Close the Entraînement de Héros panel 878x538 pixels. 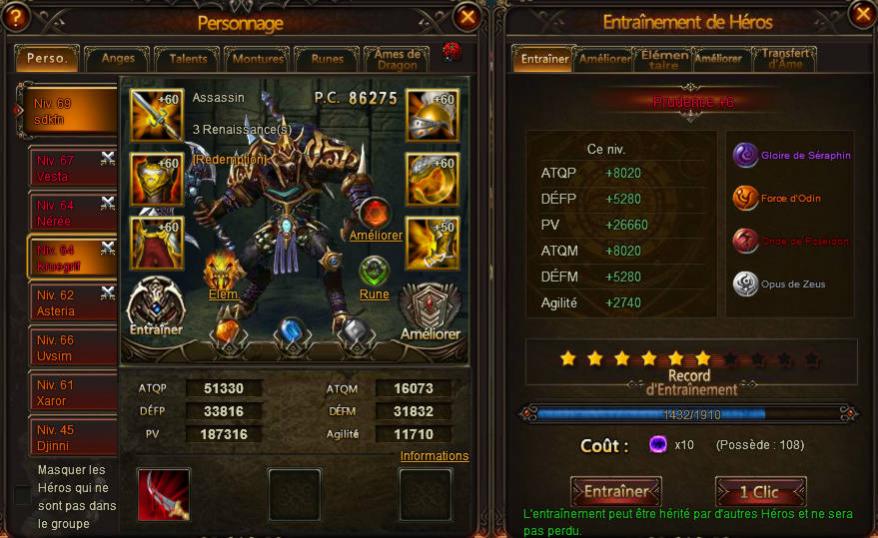(862, 14)
